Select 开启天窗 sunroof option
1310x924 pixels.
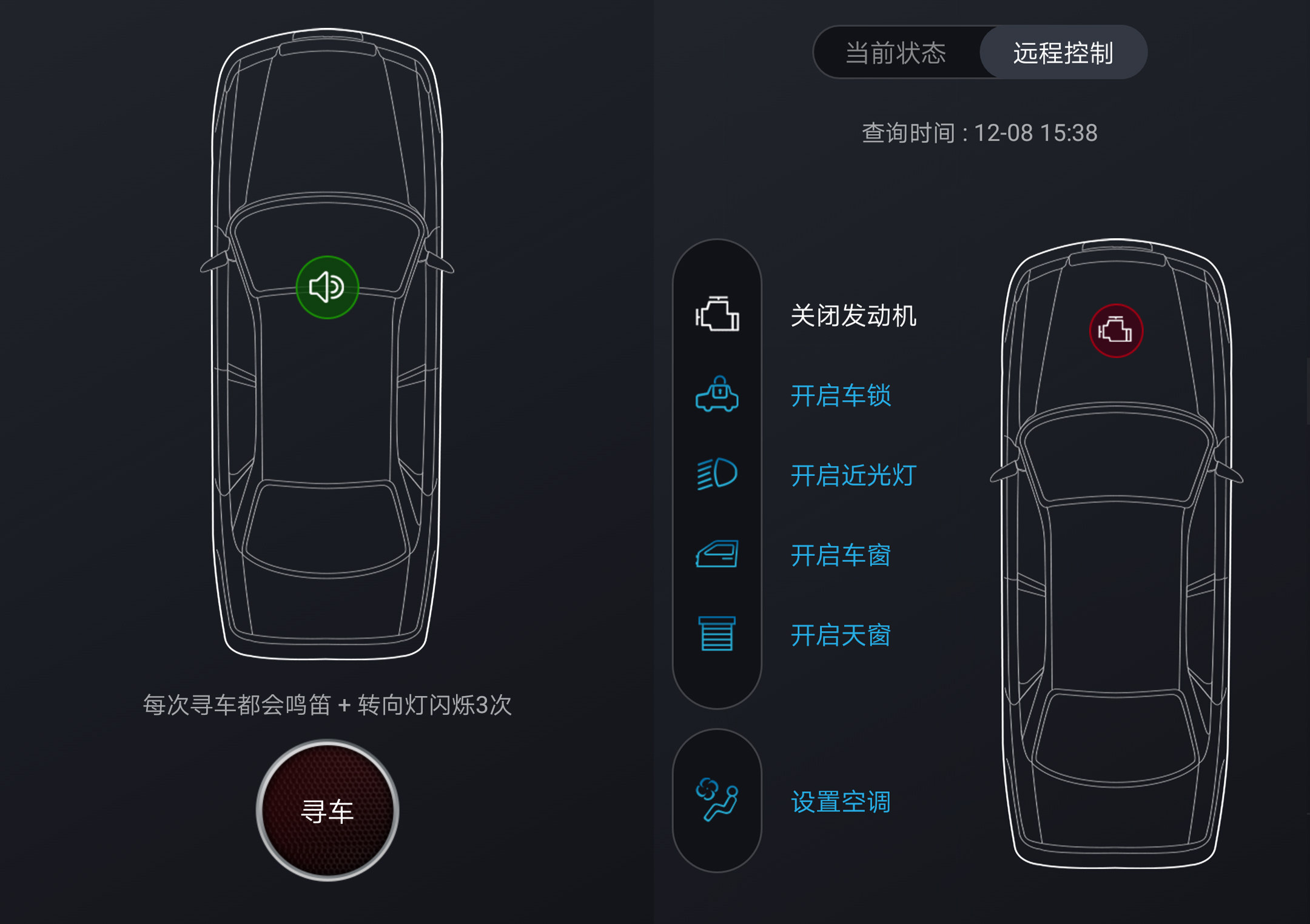click(841, 635)
